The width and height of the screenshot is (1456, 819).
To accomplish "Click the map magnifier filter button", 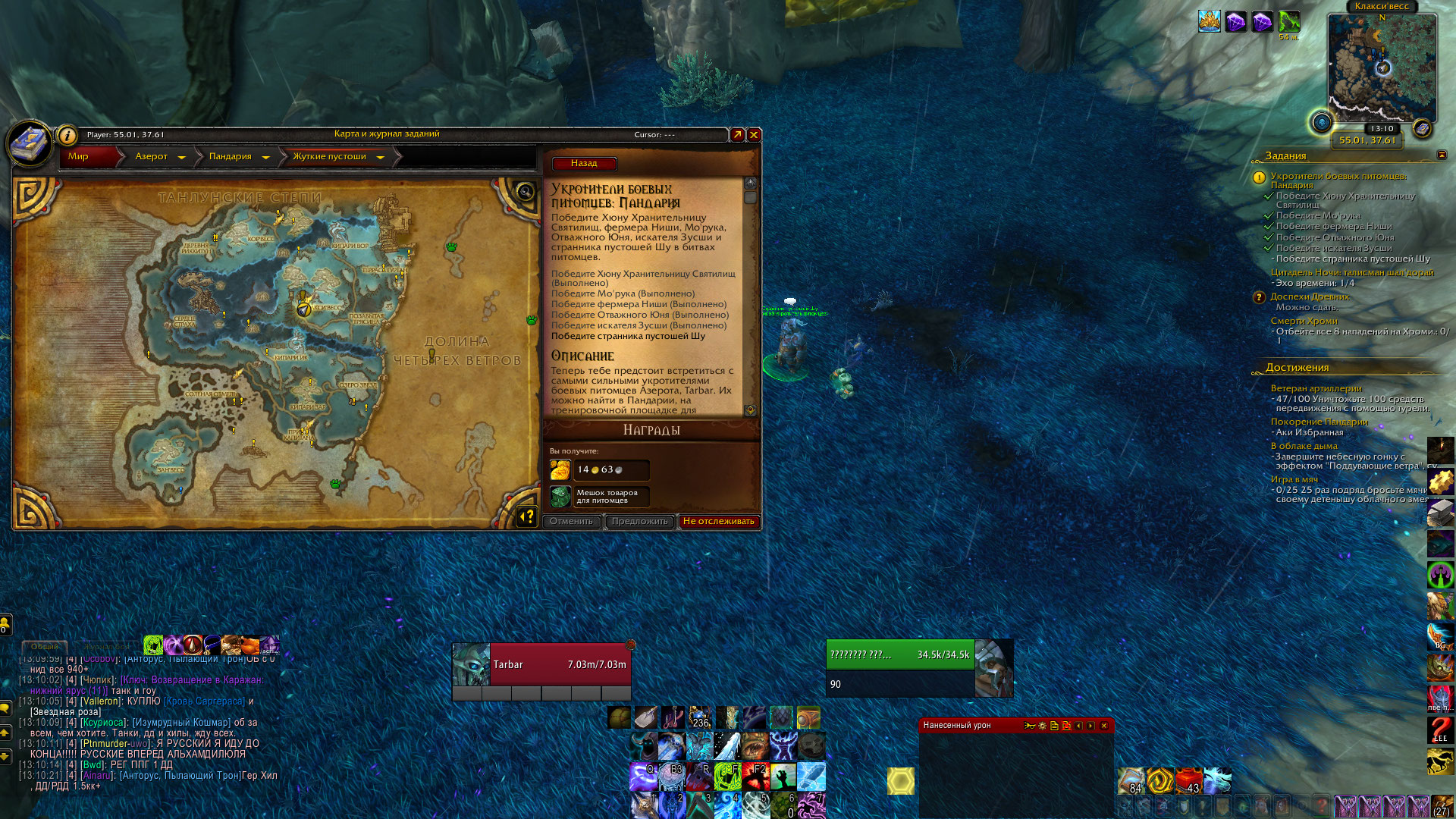I will pyautogui.click(x=525, y=191).
